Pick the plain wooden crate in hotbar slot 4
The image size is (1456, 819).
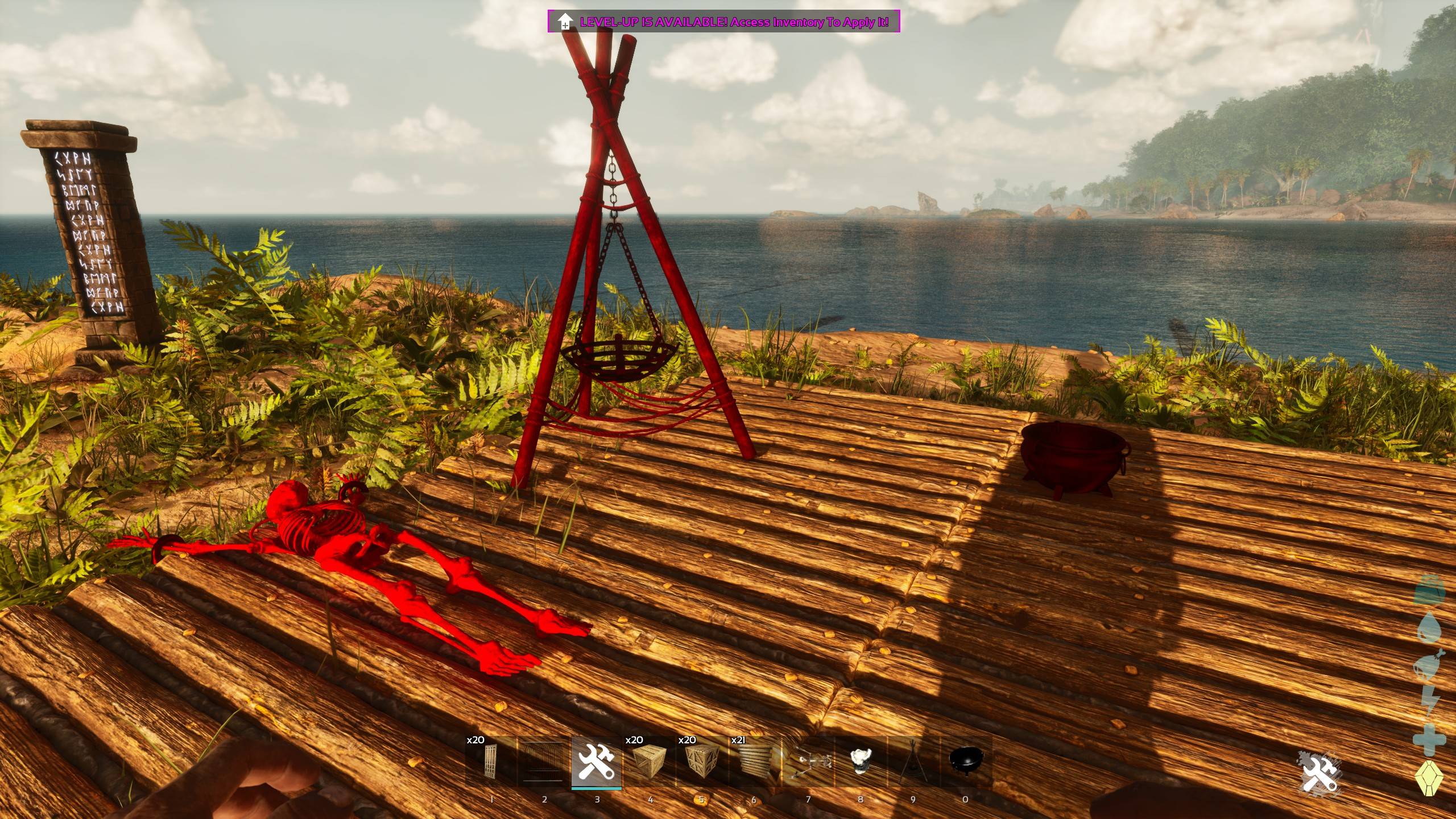(x=649, y=761)
